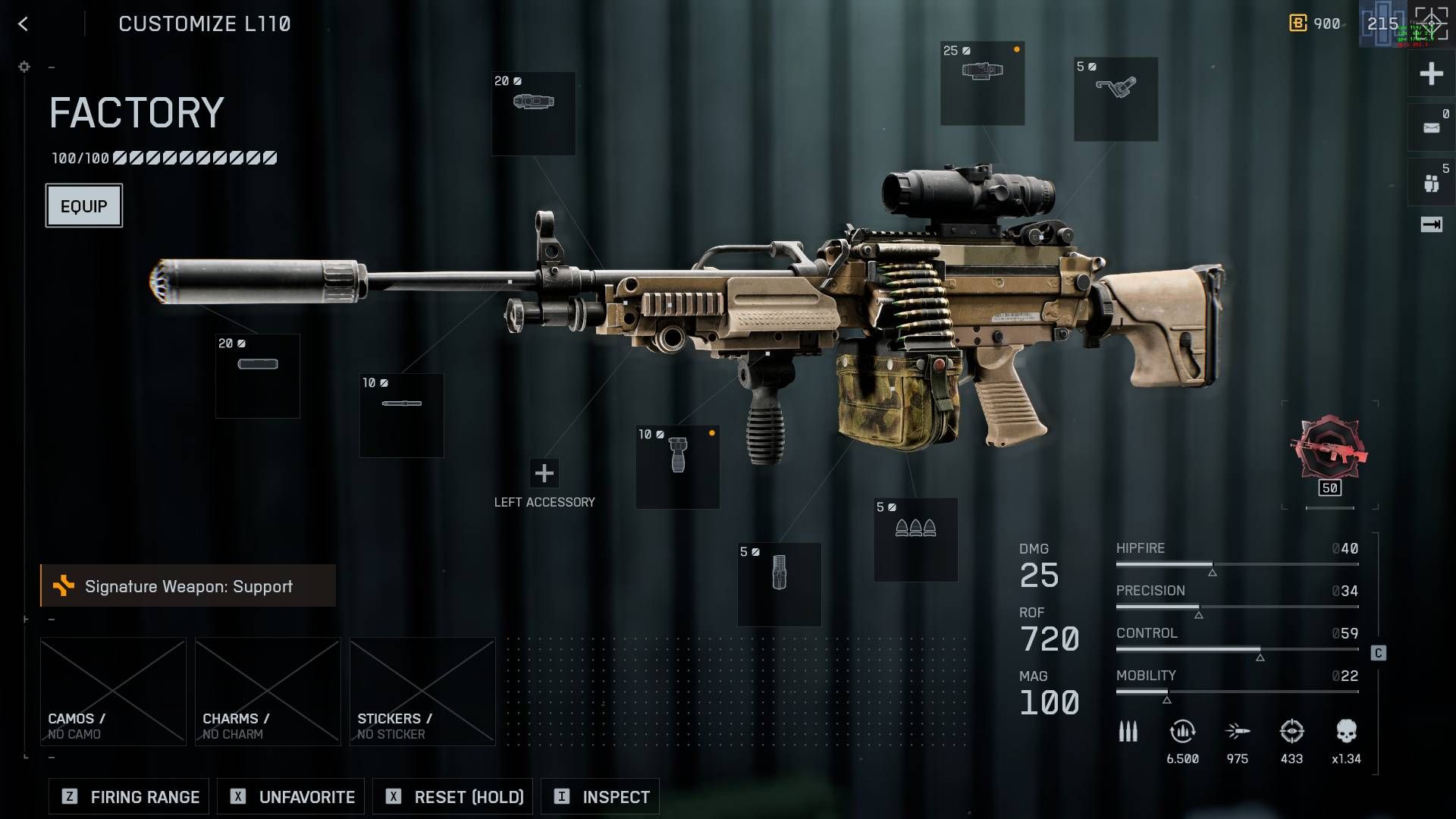The height and width of the screenshot is (819, 1456).
Task: Select the suppressor attachment slot
Action: click(258, 375)
